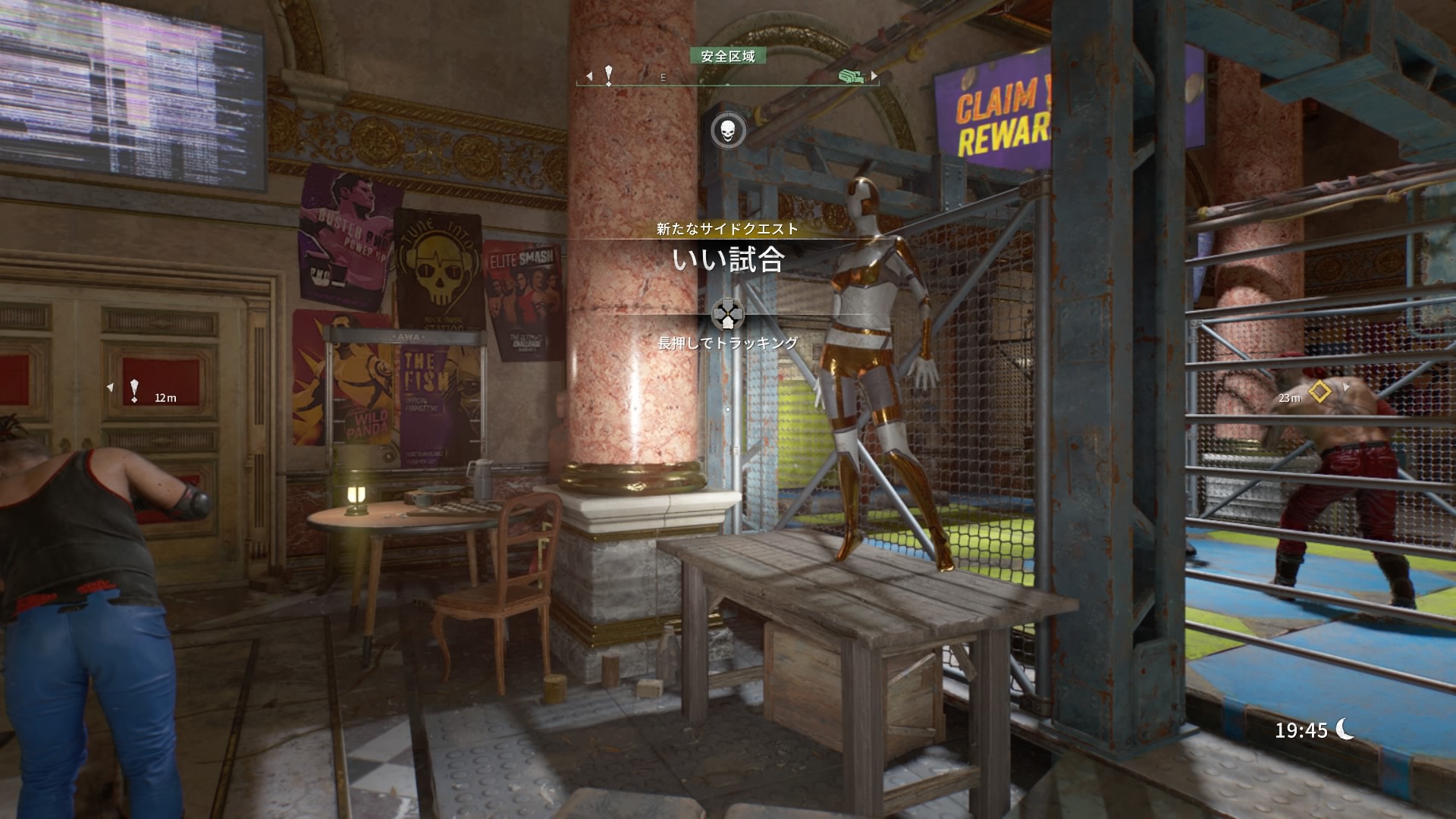Select the exclamation waypoint marked 12m
The width and height of the screenshot is (1456, 819).
[x=134, y=391]
